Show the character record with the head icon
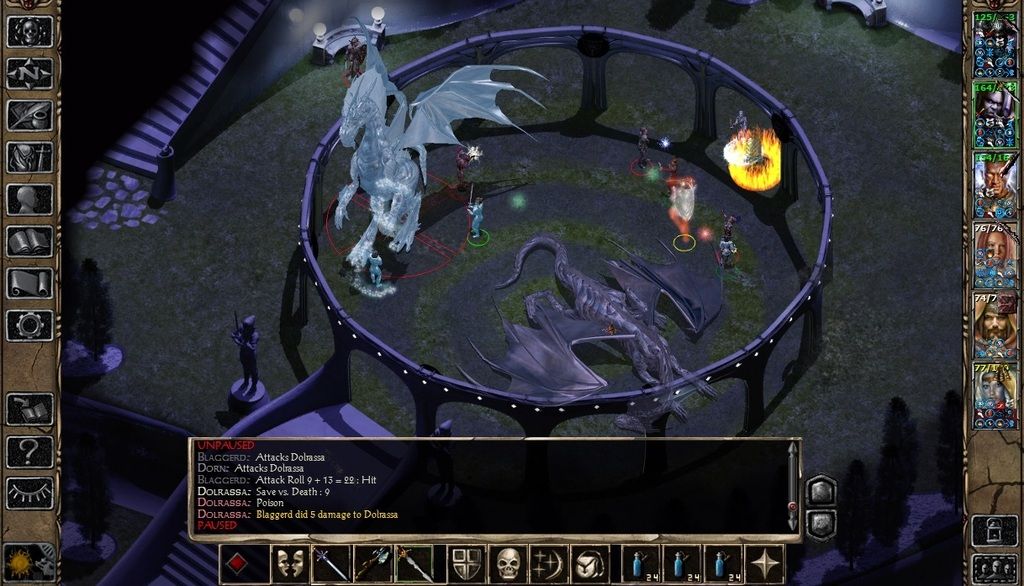The image size is (1024, 586). [29, 199]
